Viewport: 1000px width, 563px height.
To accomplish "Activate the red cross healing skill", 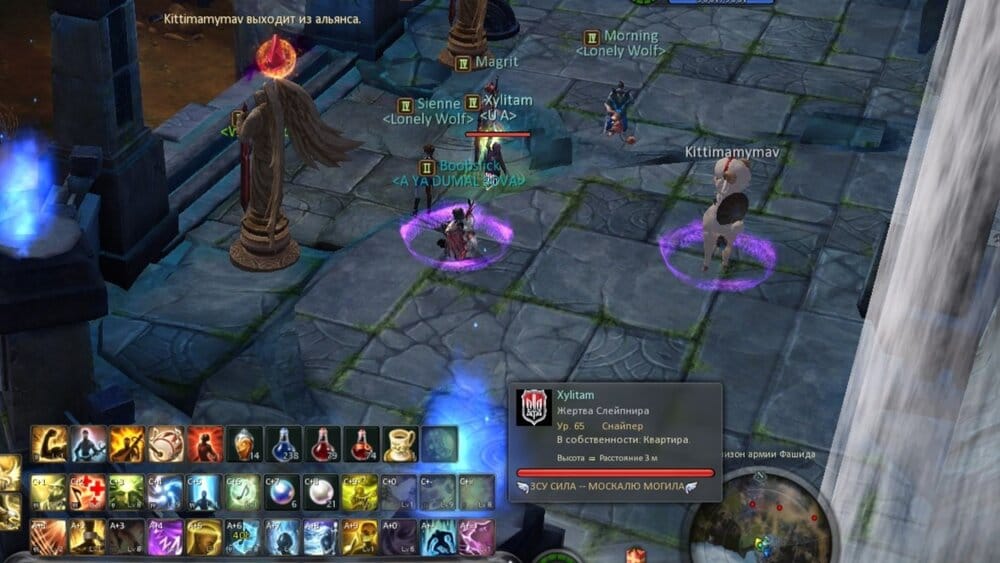I will point(88,491).
